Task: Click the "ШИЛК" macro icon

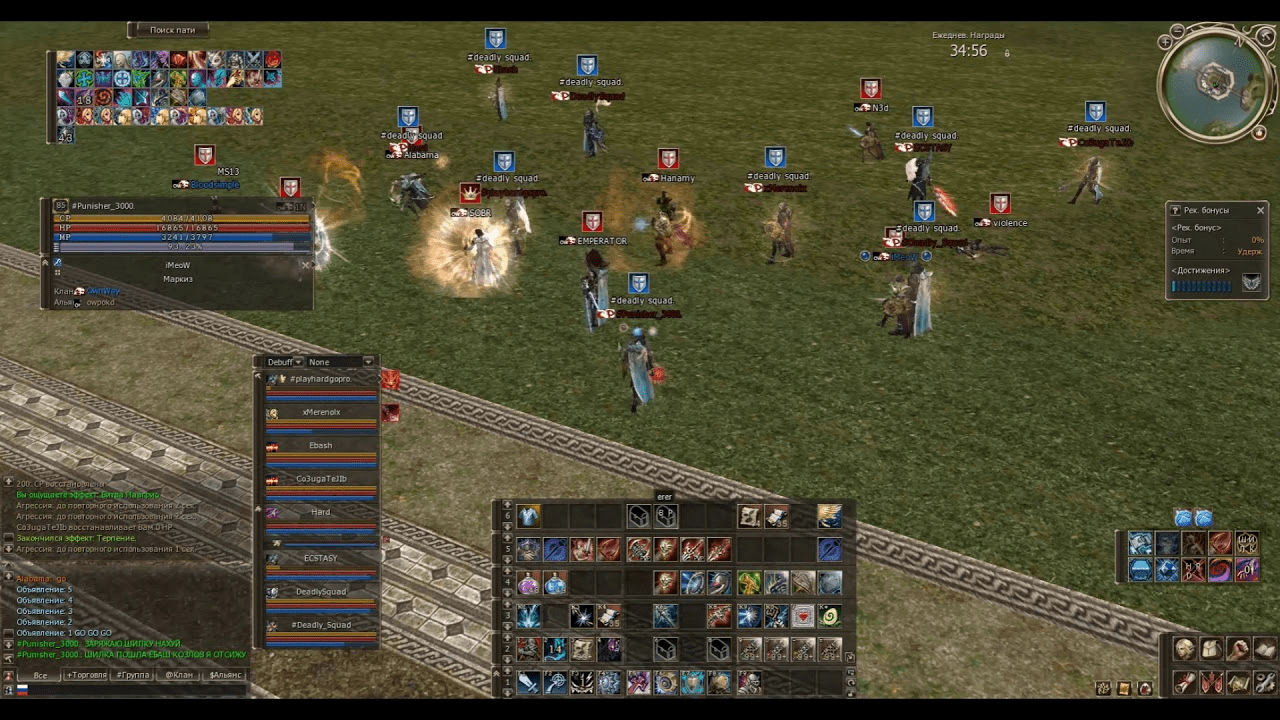Action: click(1247, 543)
